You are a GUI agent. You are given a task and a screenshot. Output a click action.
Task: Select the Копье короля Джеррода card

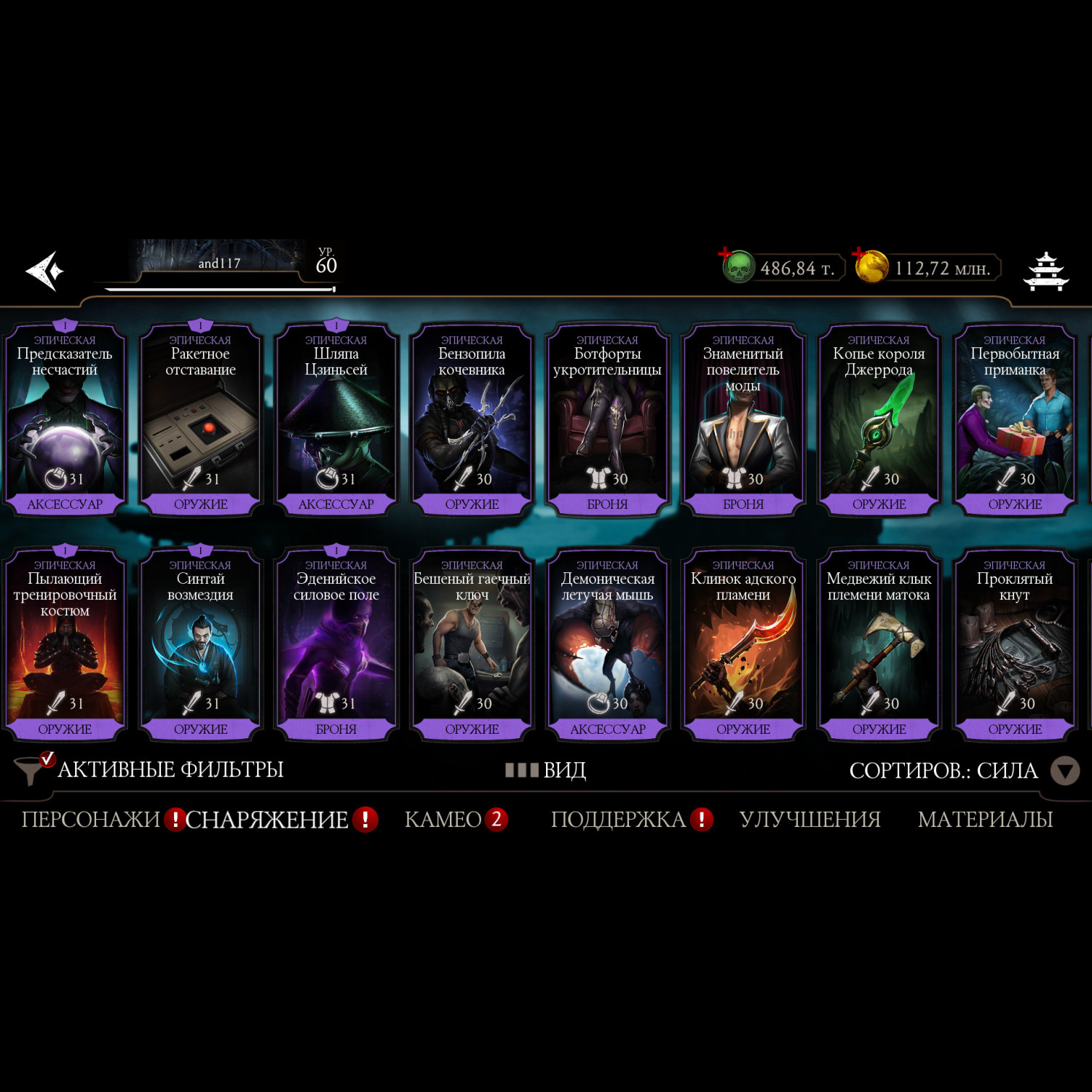[879, 420]
